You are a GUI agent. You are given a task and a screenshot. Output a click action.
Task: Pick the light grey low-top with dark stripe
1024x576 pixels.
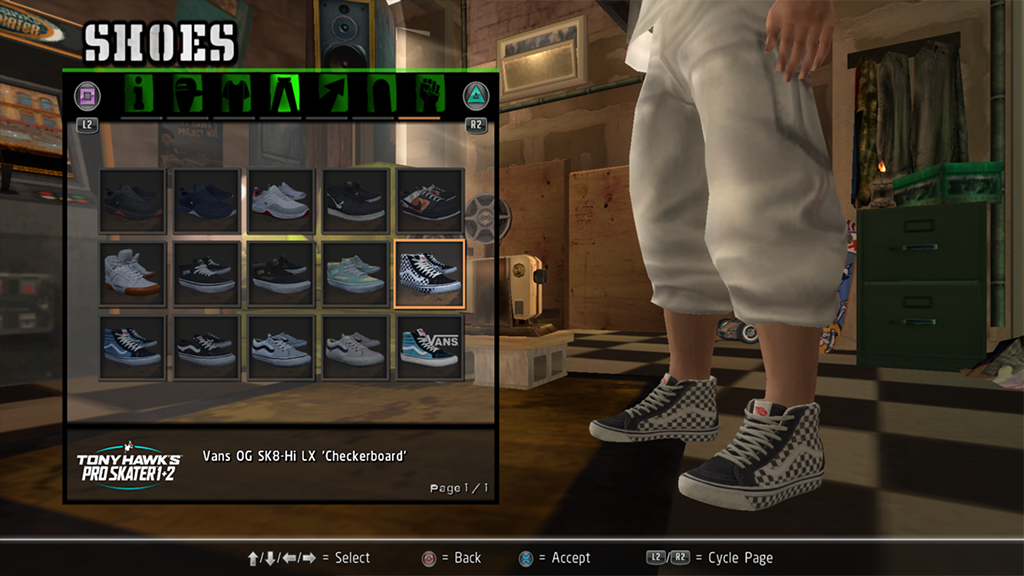coord(280,347)
